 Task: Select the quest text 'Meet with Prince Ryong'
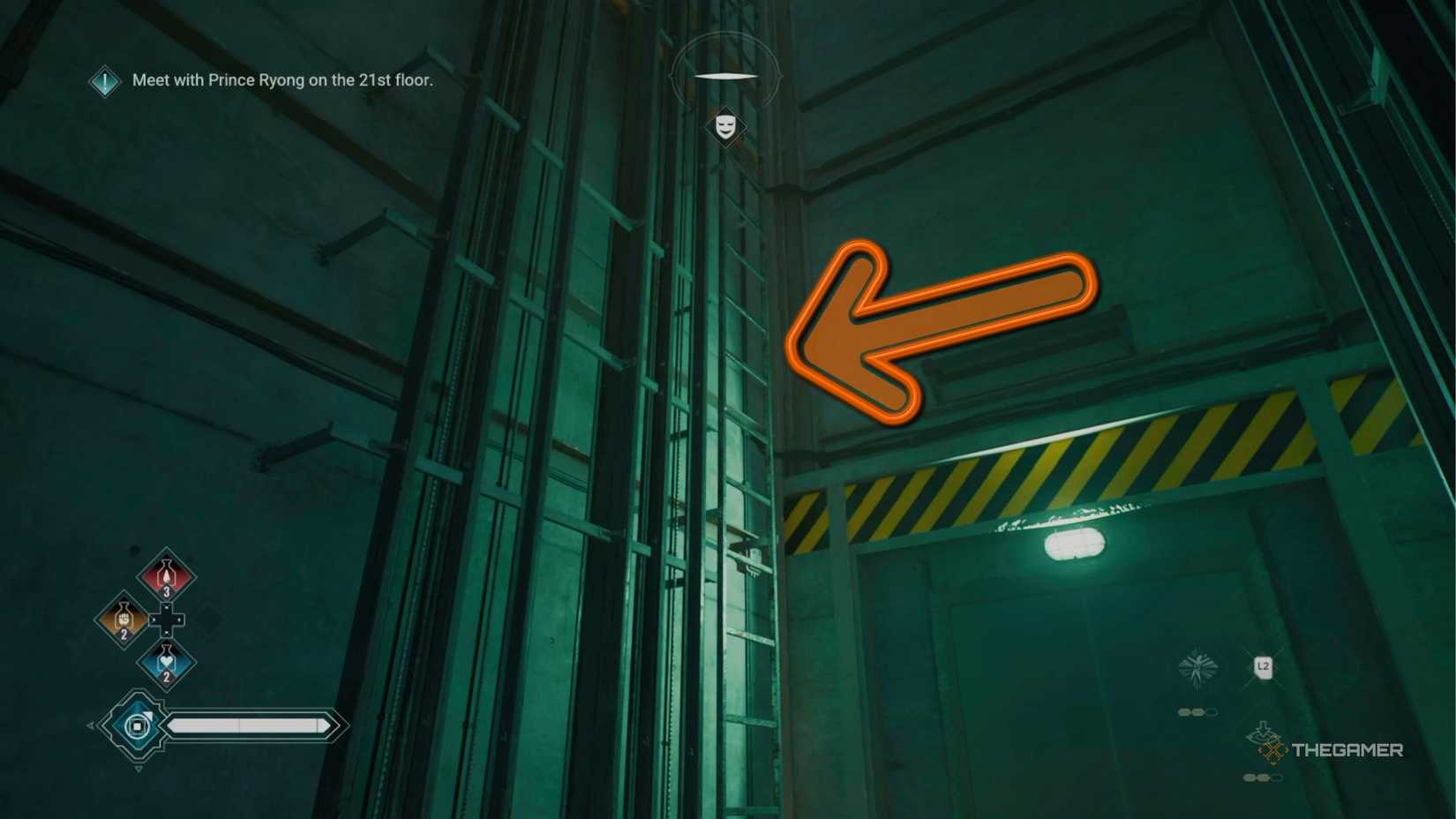[282, 80]
